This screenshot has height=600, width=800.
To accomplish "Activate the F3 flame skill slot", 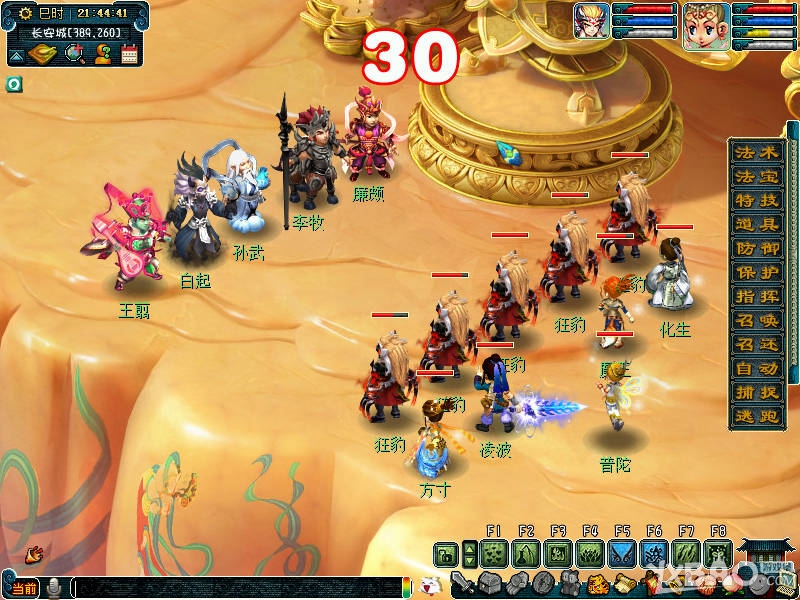I will 557,553.
